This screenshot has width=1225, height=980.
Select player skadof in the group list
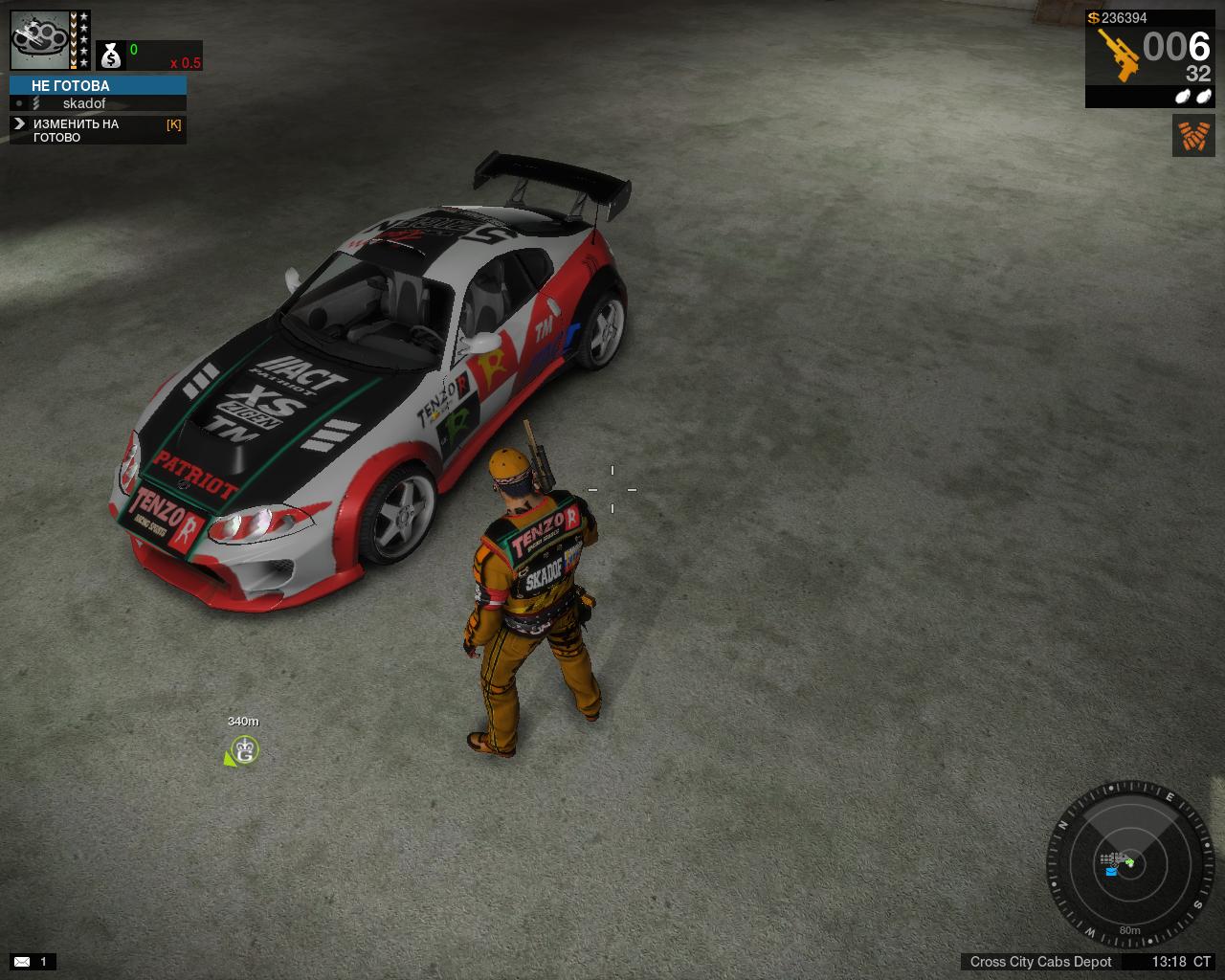pos(84,103)
